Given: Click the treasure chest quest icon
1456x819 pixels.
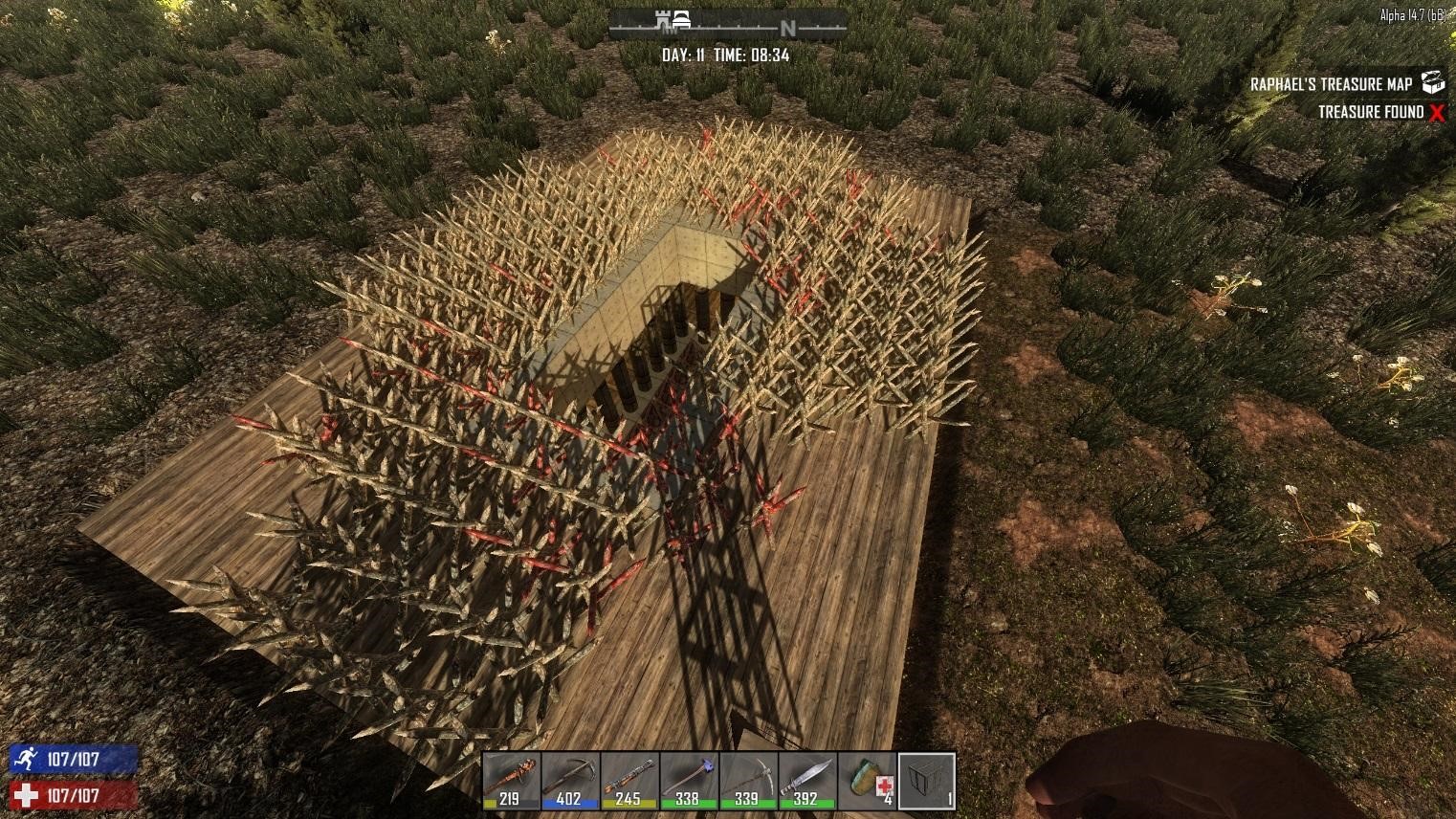Looking at the screenshot, I should click(x=1432, y=82).
